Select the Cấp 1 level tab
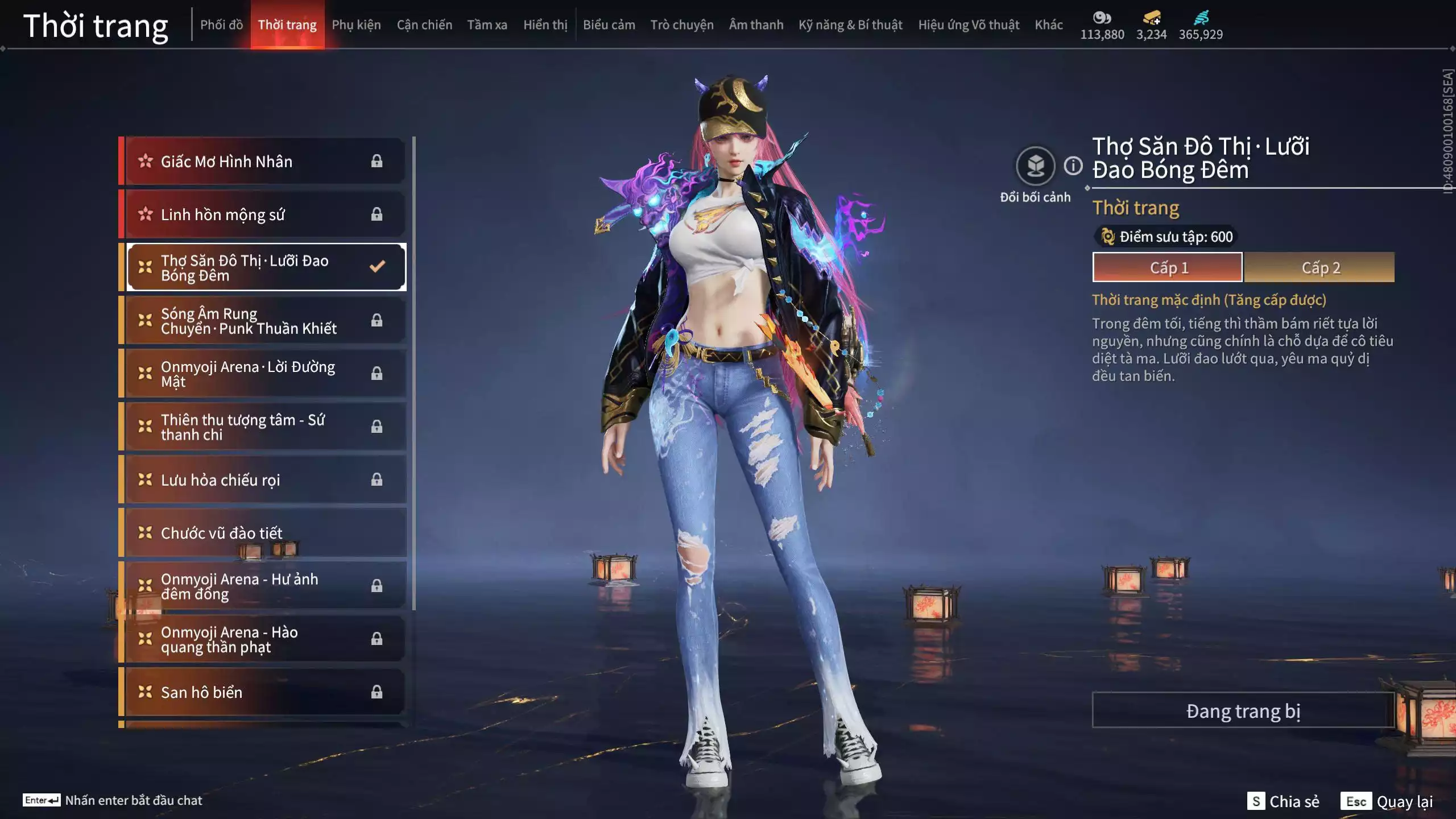 click(x=1168, y=267)
